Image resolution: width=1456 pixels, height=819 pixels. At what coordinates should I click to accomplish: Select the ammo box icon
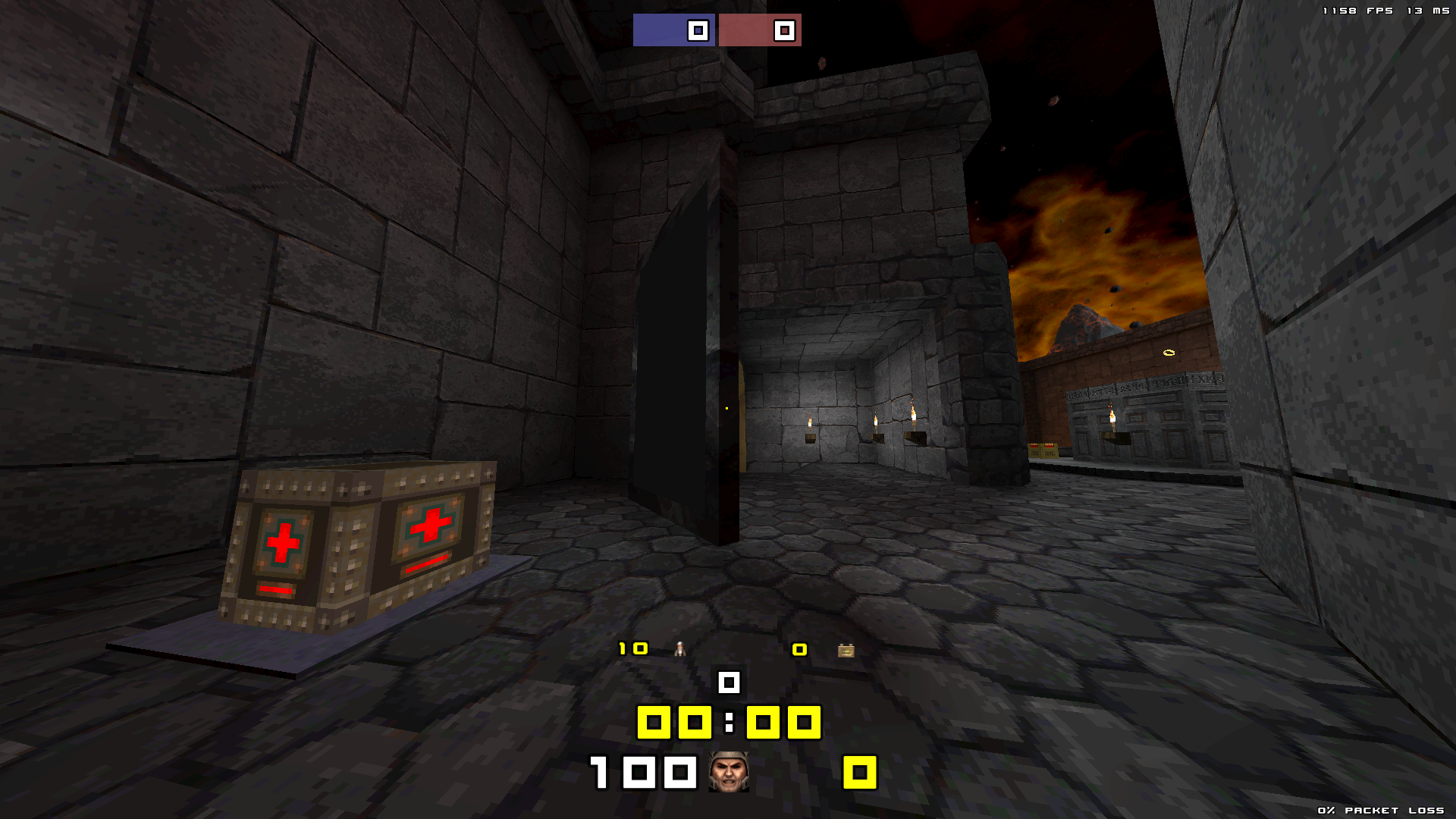pos(846,650)
